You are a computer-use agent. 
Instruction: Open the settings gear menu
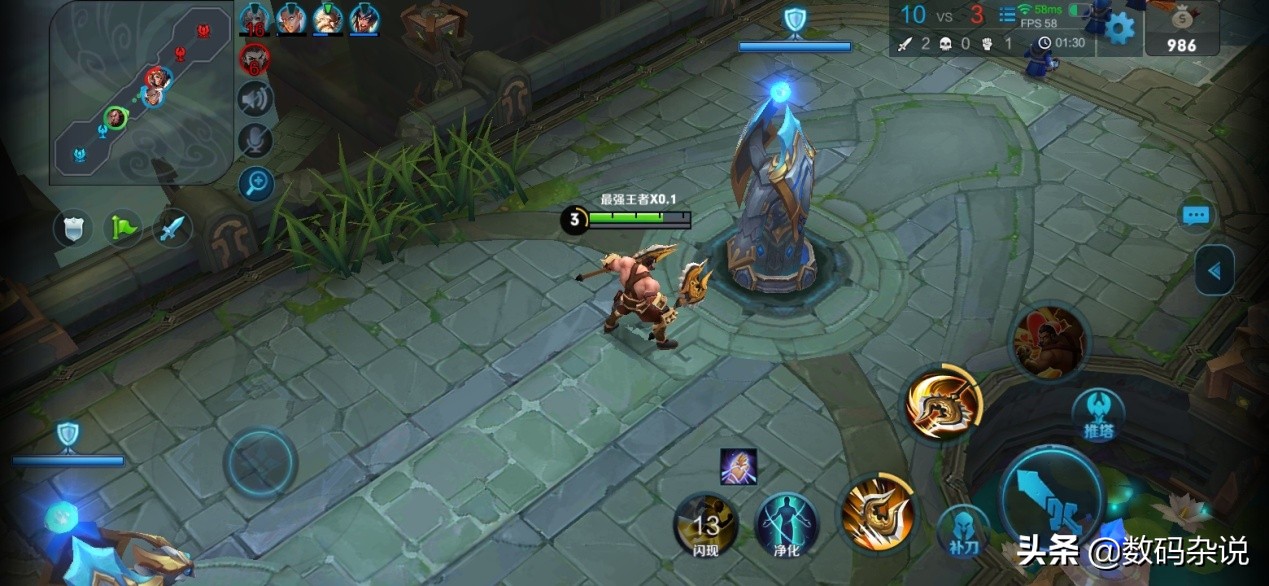coord(1120,28)
